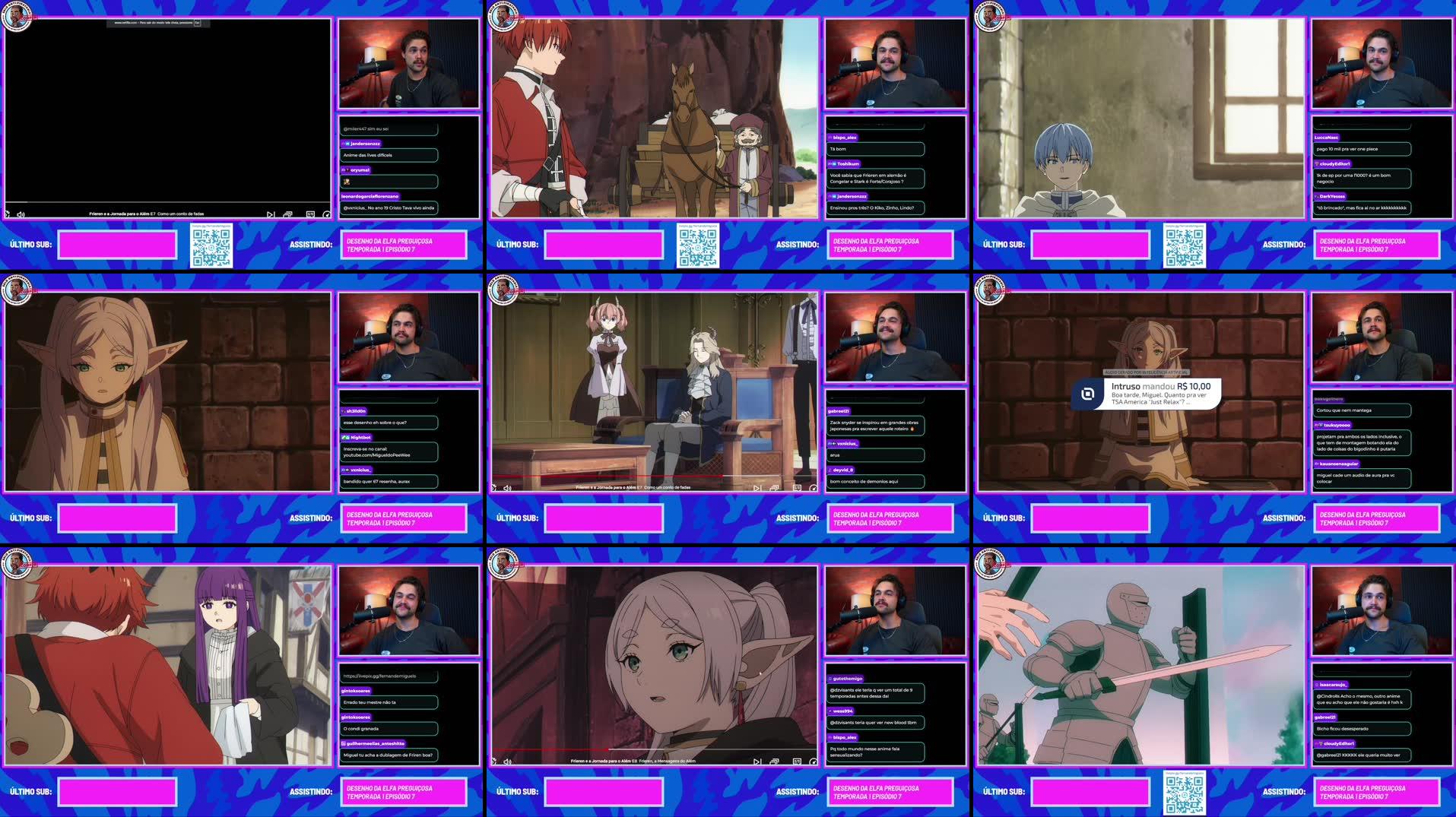This screenshot has width=1456, height=817.
Task: Click the episodes stack icon in the top-middle player
Action: click(774, 214)
